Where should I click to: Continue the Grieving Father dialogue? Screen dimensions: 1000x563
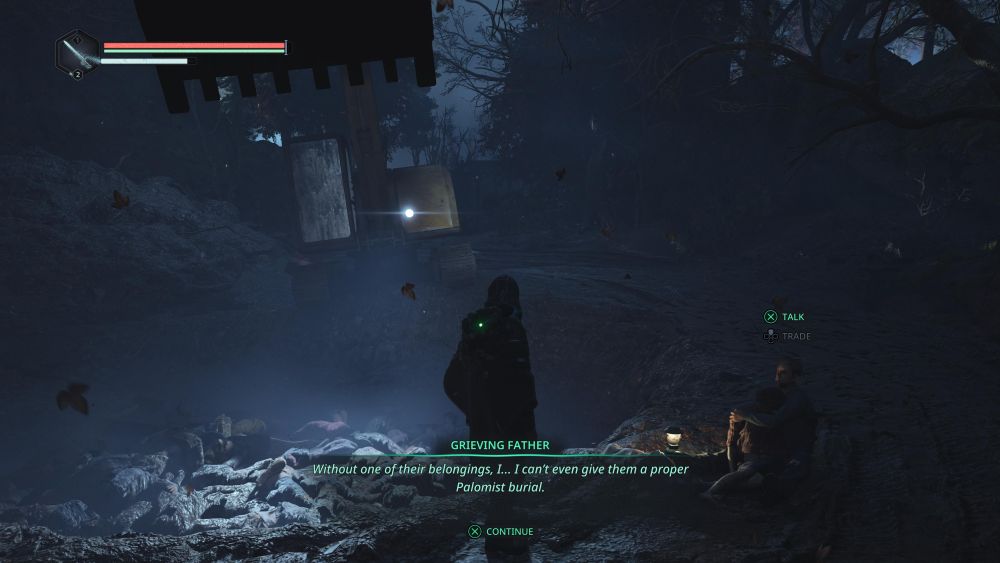(501, 531)
